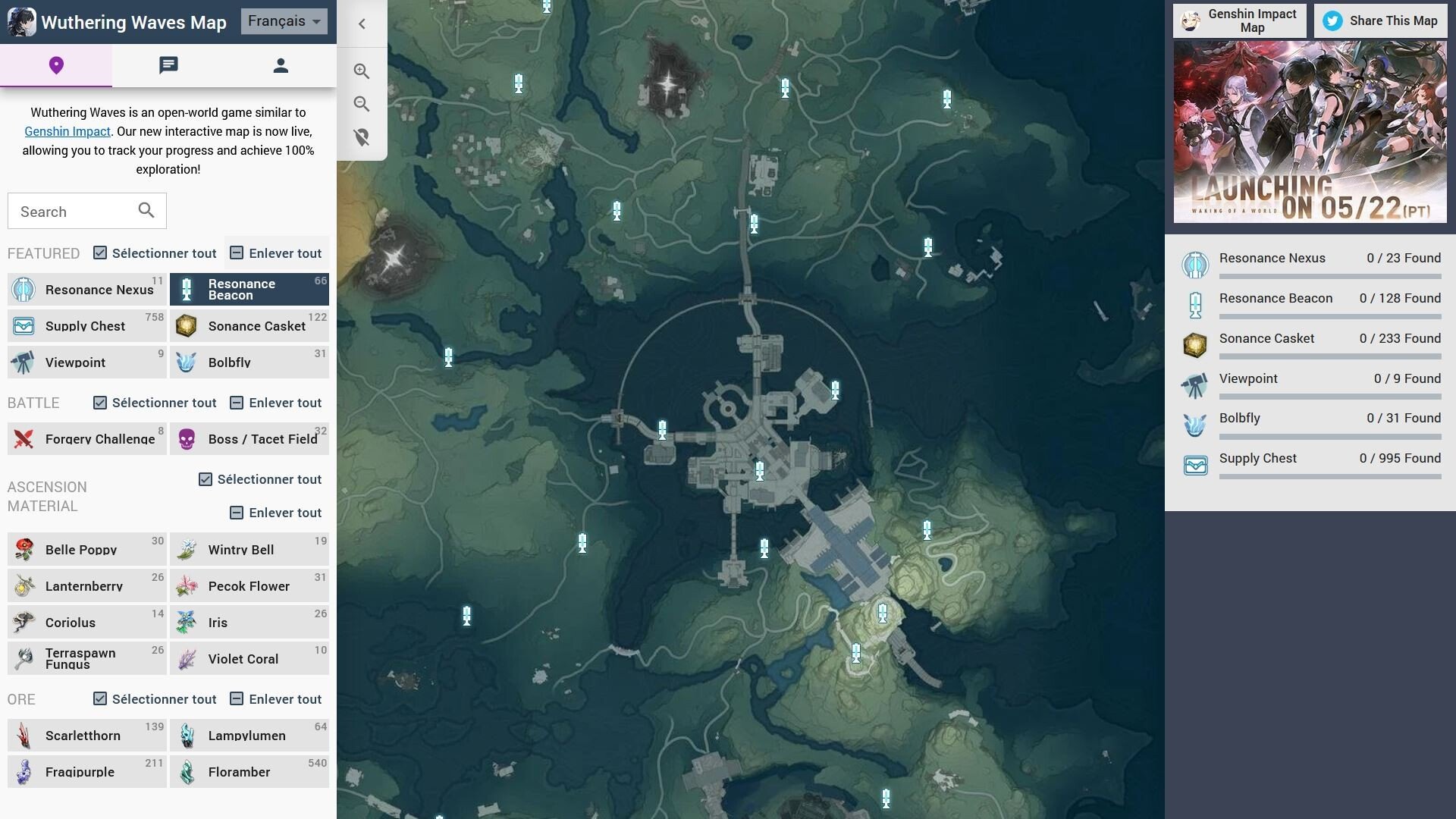Toggle the Forgery Challenge markers

86,438
